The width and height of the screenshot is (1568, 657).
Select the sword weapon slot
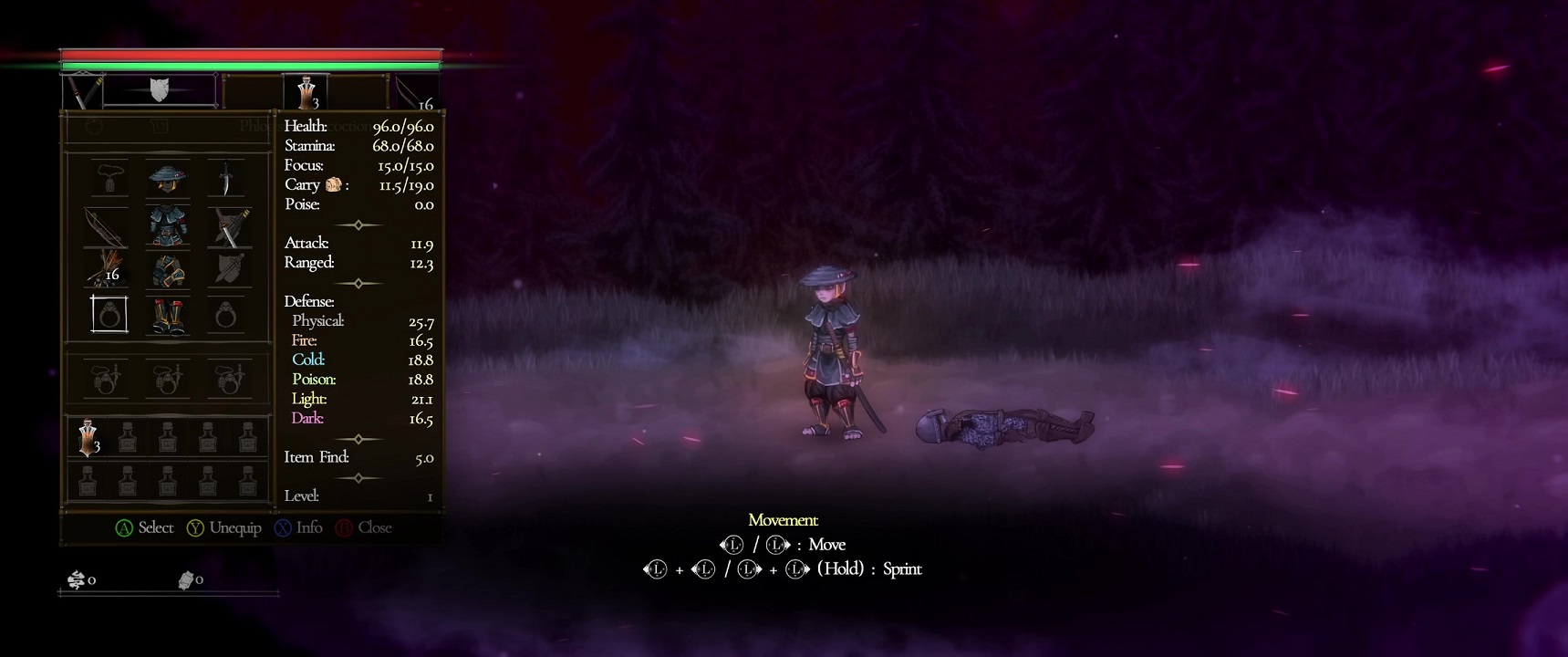click(229, 225)
